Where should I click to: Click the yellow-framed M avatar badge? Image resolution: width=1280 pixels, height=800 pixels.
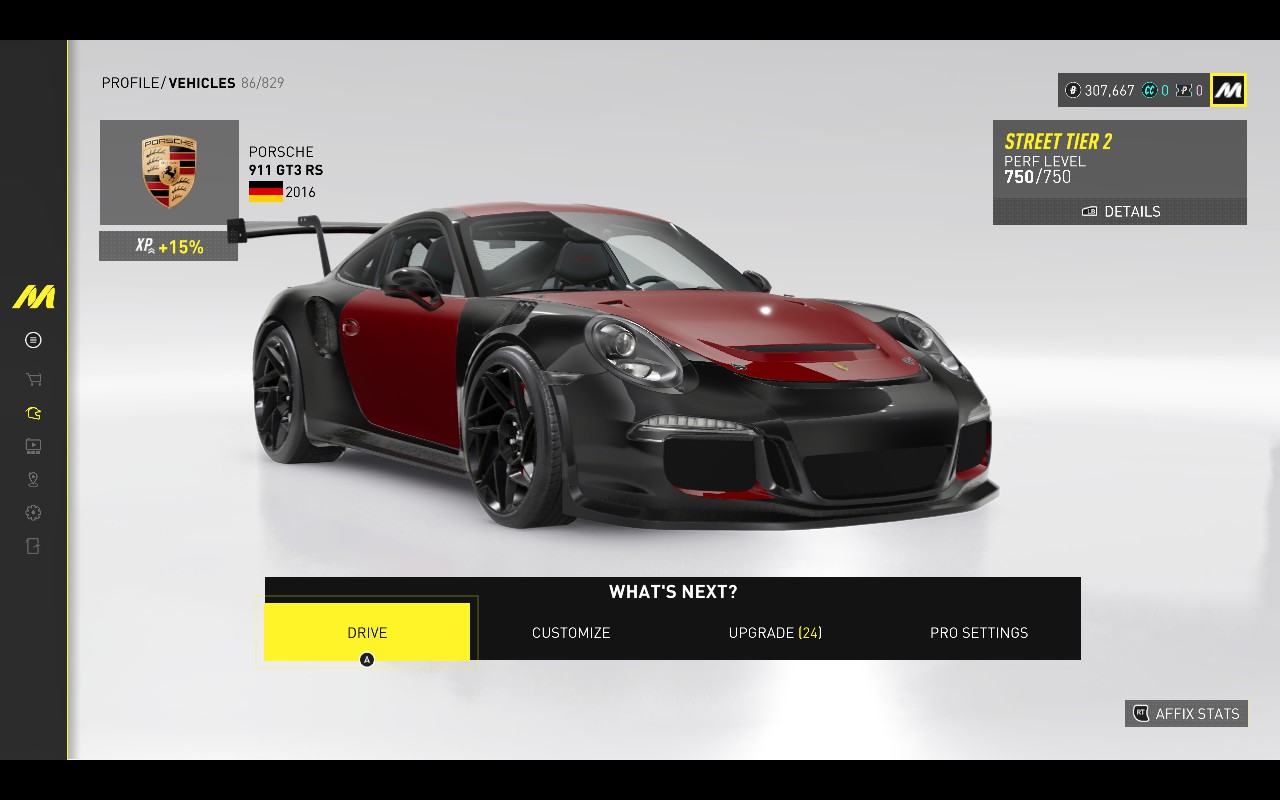pyautogui.click(x=1228, y=90)
